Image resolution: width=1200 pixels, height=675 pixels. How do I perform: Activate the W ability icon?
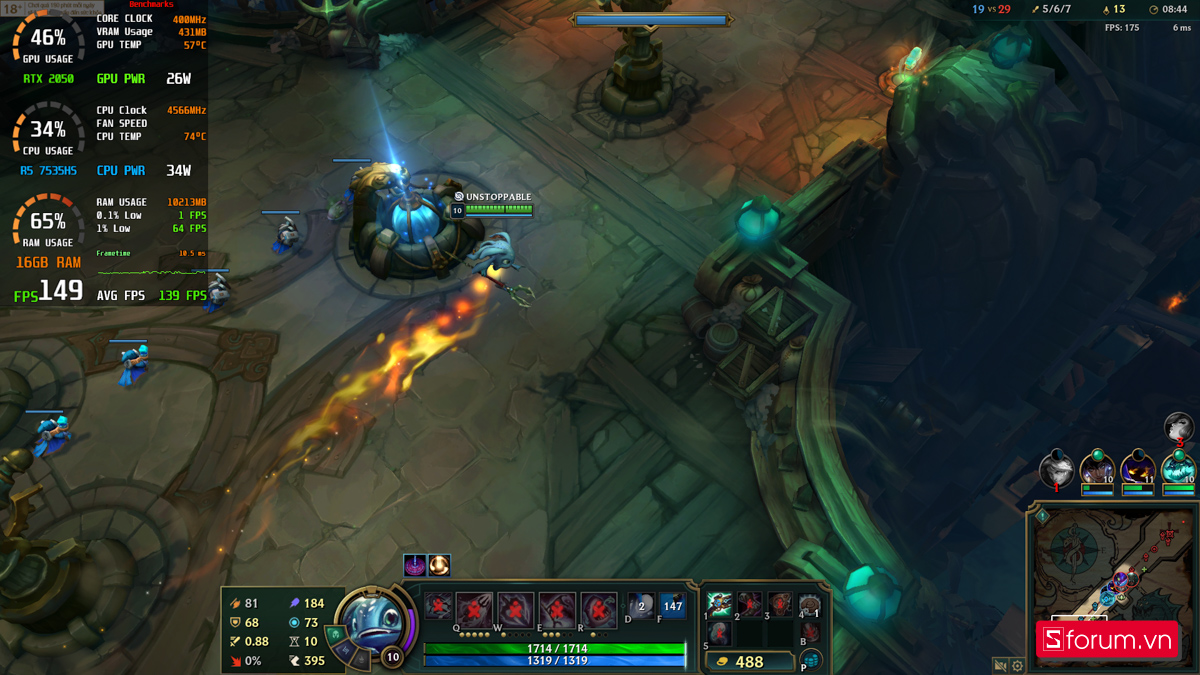(x=516, y=608)
